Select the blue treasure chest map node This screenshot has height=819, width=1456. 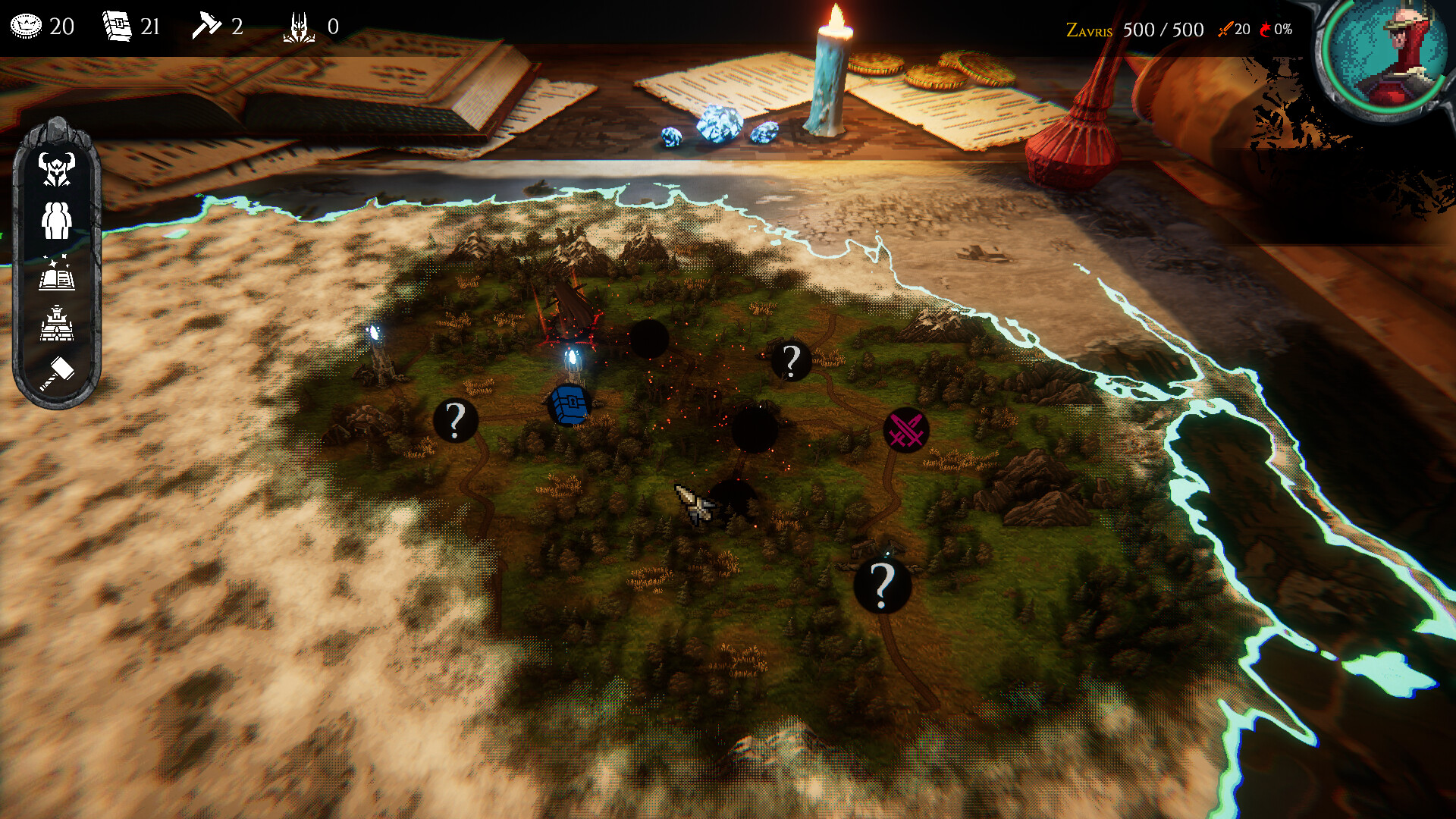(570, 405)
